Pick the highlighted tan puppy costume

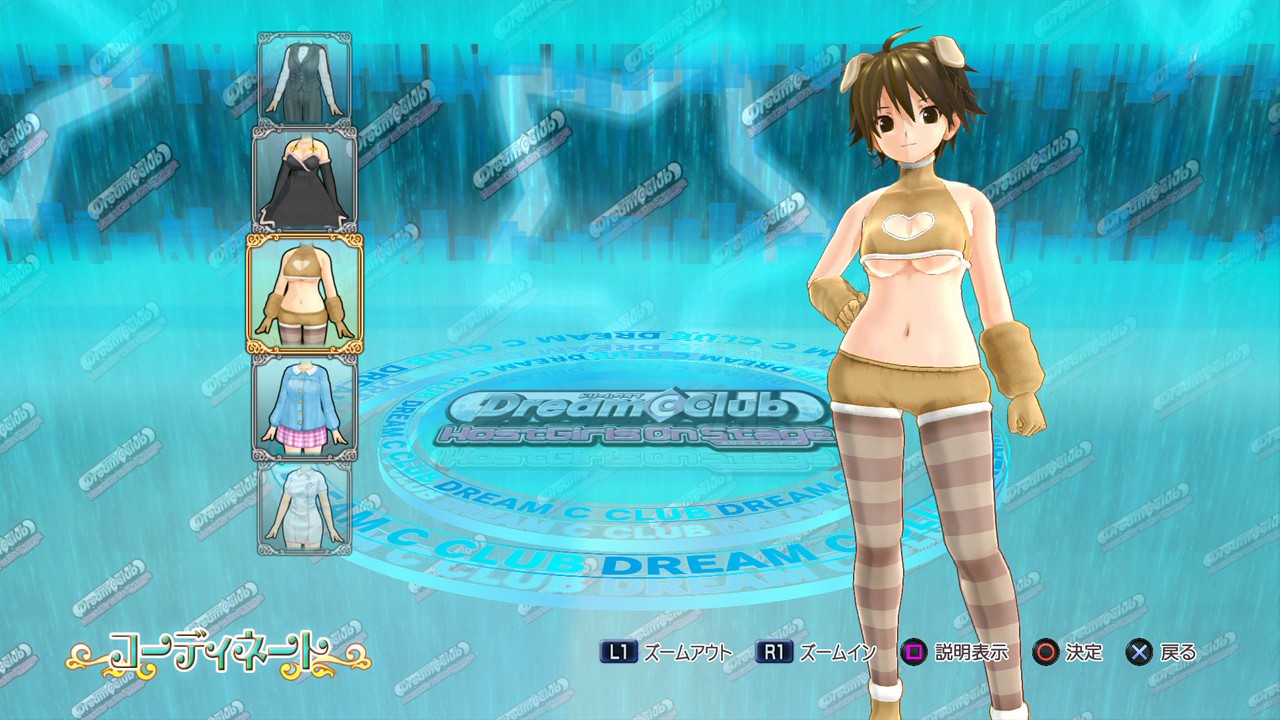(304, 293)
